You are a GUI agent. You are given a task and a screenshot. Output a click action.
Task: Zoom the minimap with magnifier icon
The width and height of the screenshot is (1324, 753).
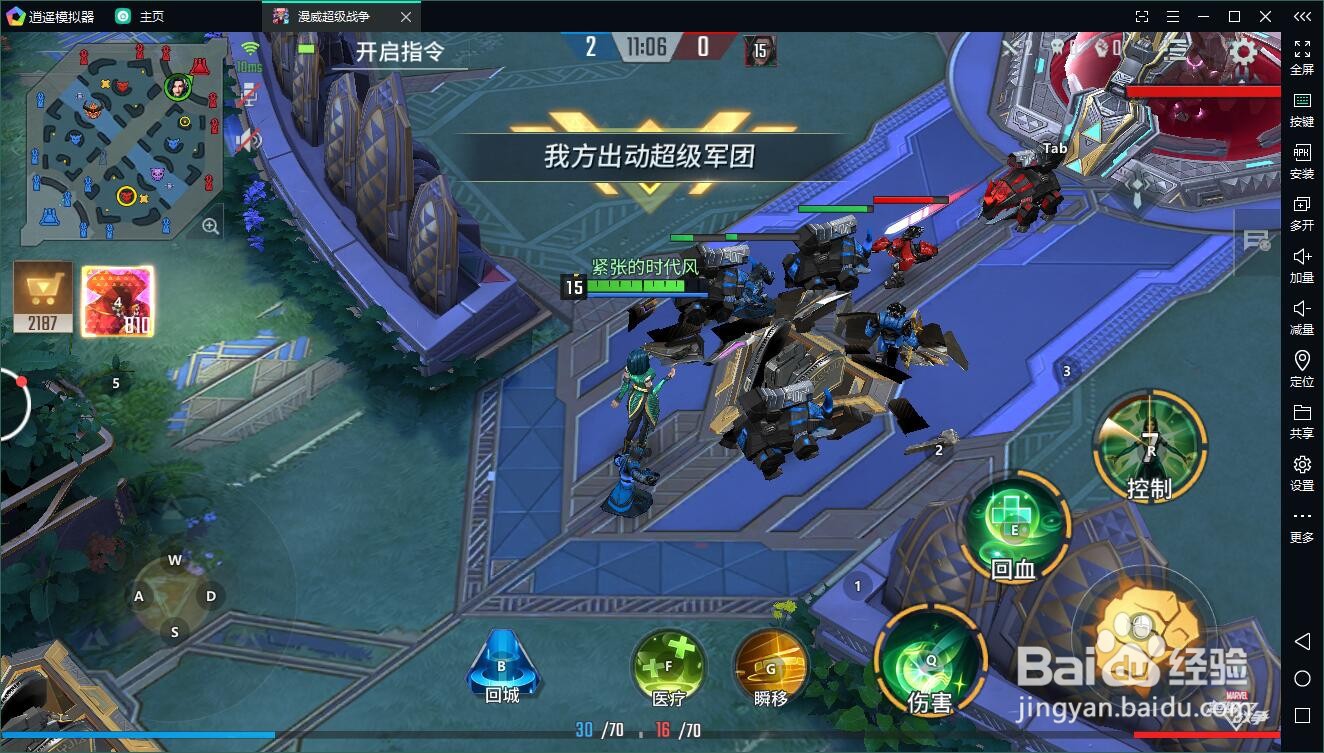pyautogui.click(x=212, y=225)
